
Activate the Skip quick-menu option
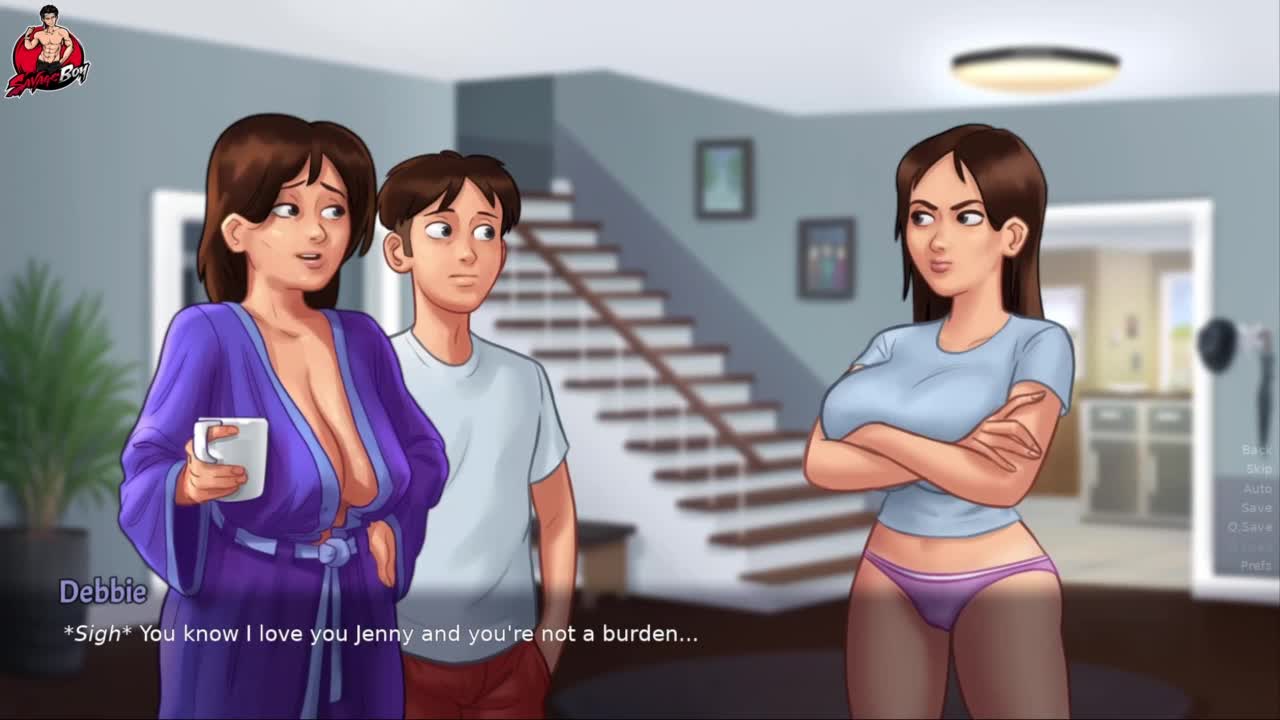1258,469
